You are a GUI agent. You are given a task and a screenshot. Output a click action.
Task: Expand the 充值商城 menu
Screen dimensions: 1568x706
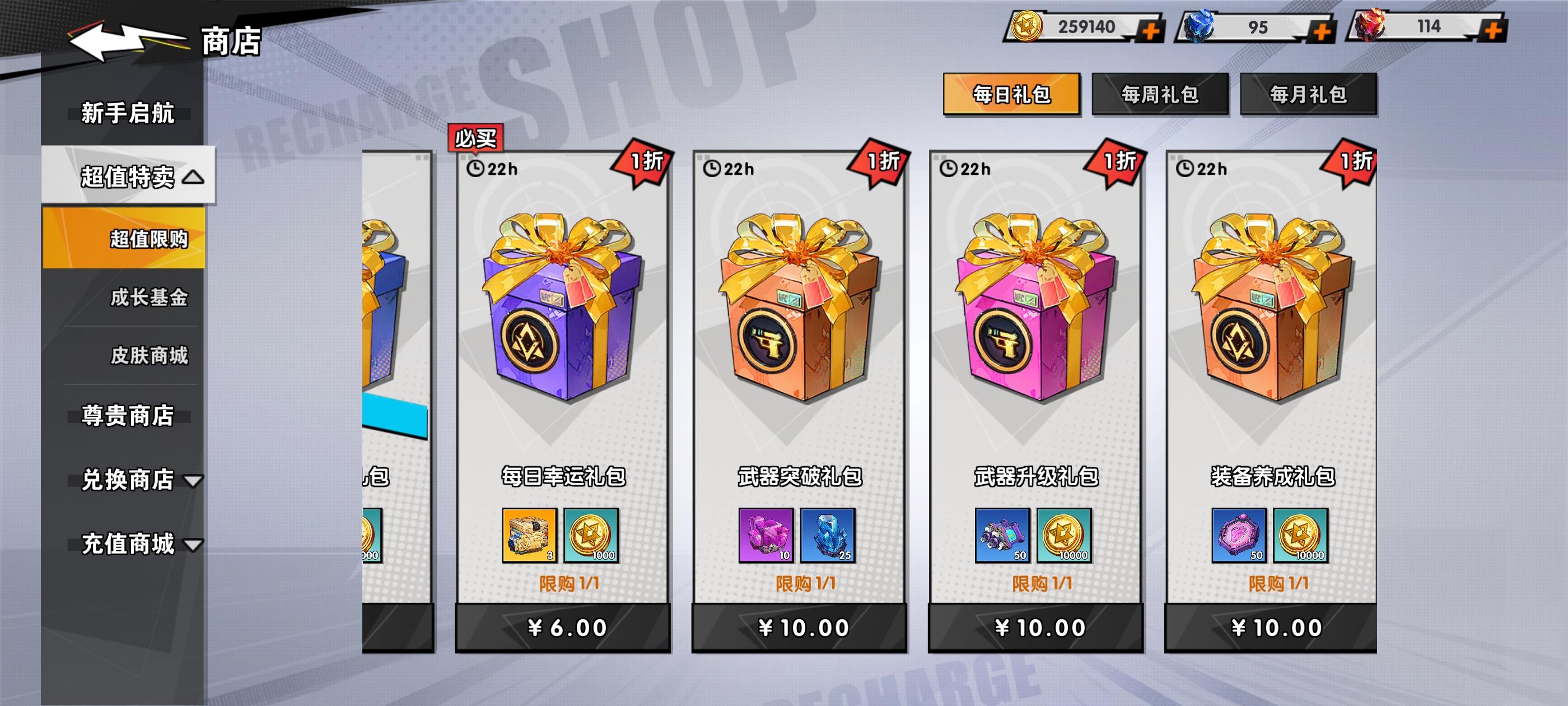click(127, 545)
